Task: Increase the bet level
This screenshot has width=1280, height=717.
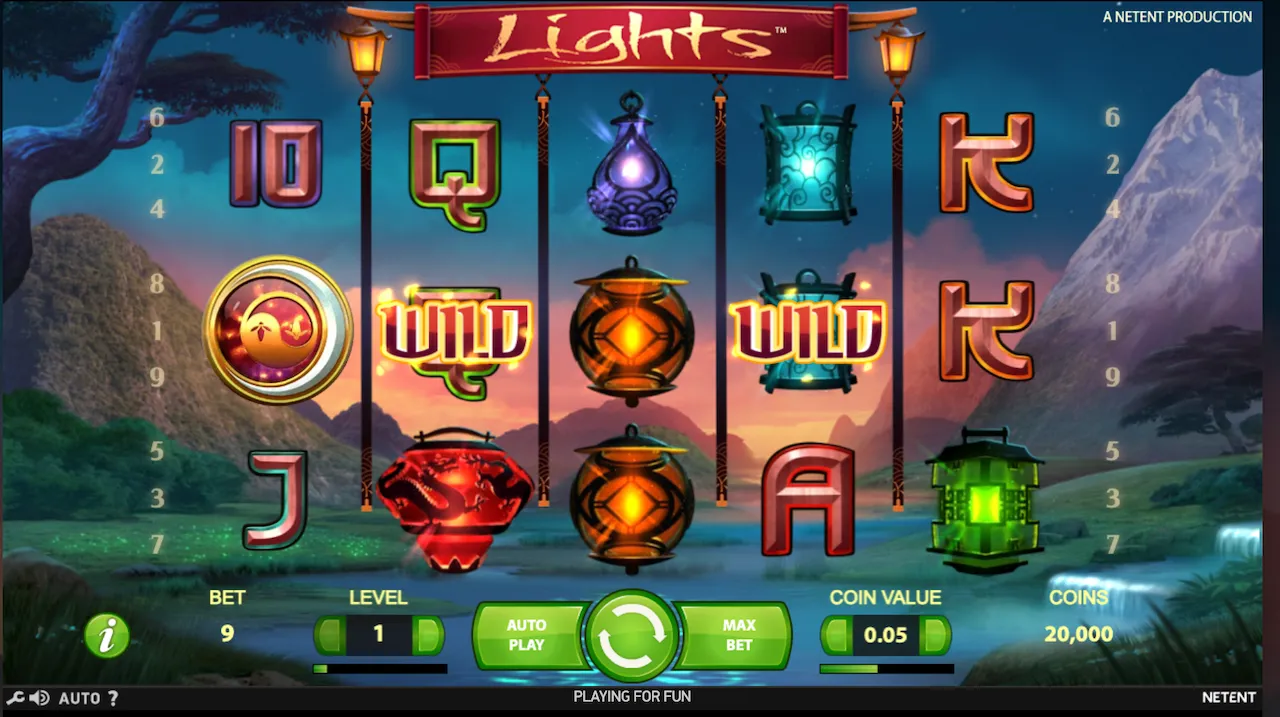Action: [429, 635]
